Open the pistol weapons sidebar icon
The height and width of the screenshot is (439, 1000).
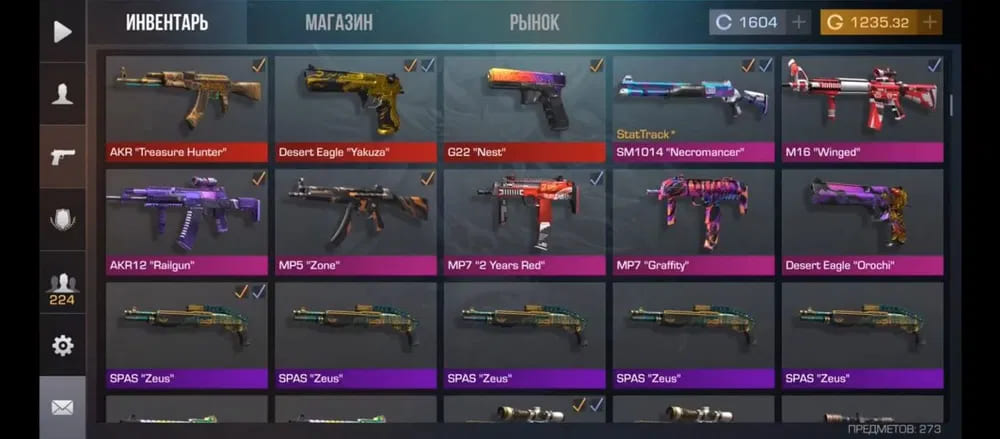tap(62, 158)
